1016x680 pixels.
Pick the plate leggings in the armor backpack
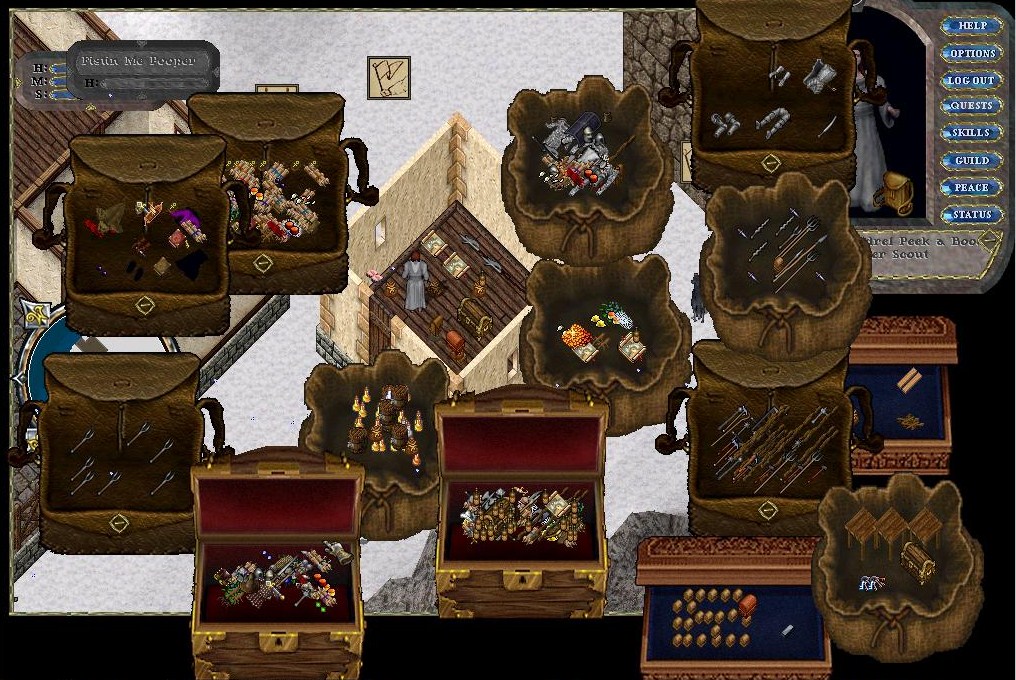pos(772,123)
